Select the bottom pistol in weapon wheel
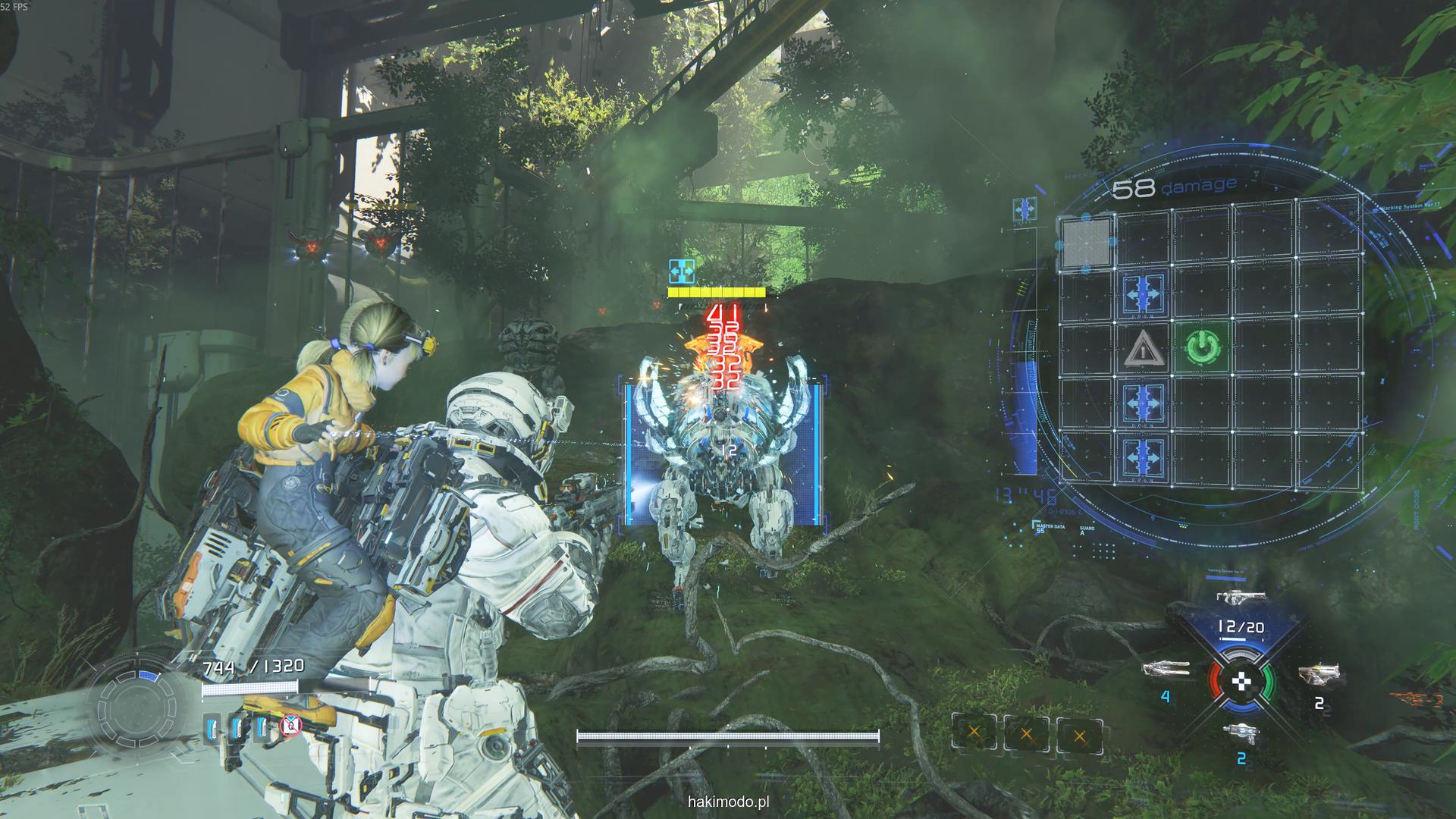1456x819 pixels. click(x=1240, y=732)
